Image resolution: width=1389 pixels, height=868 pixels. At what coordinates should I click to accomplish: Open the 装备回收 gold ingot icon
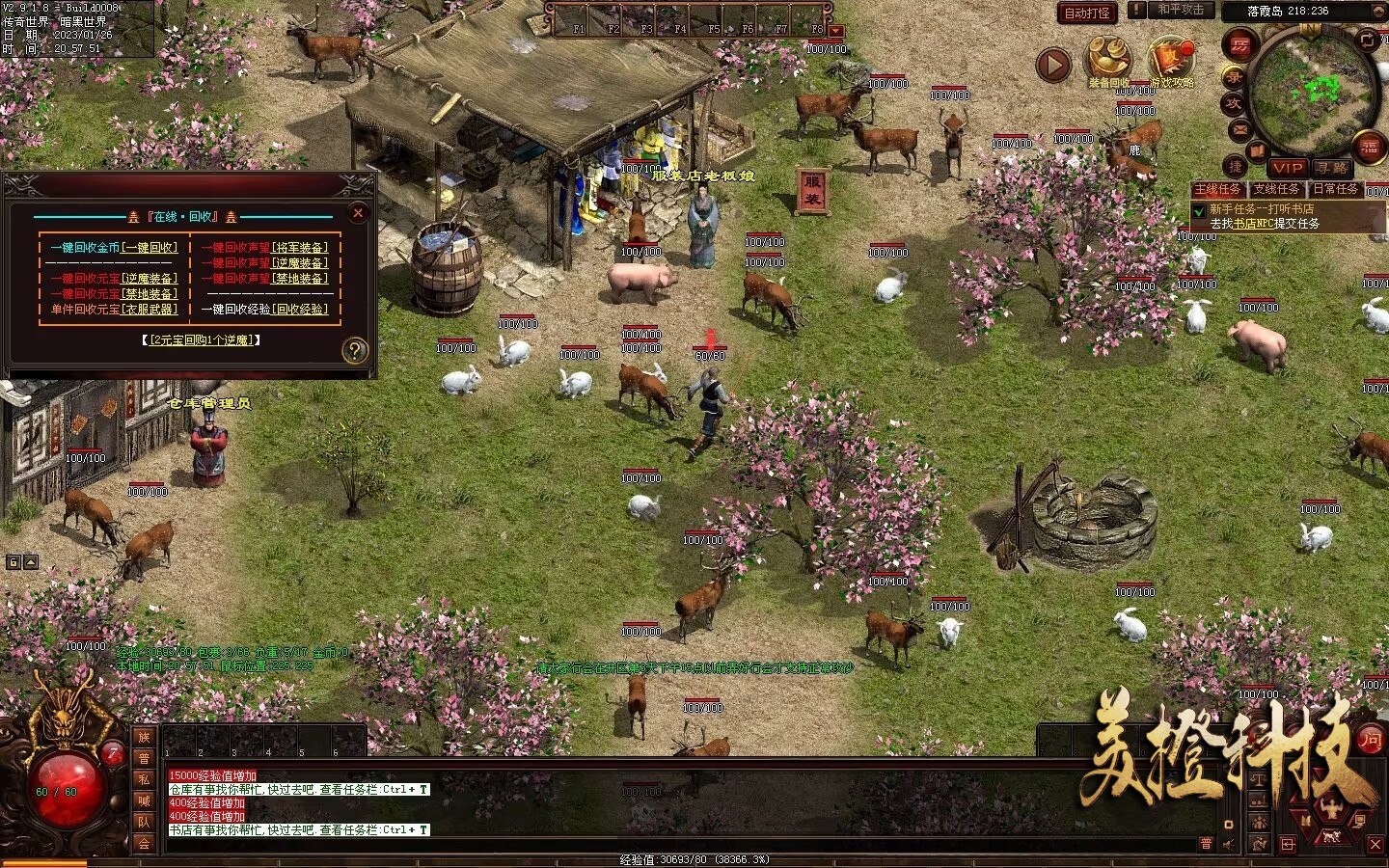point(1108,61)
